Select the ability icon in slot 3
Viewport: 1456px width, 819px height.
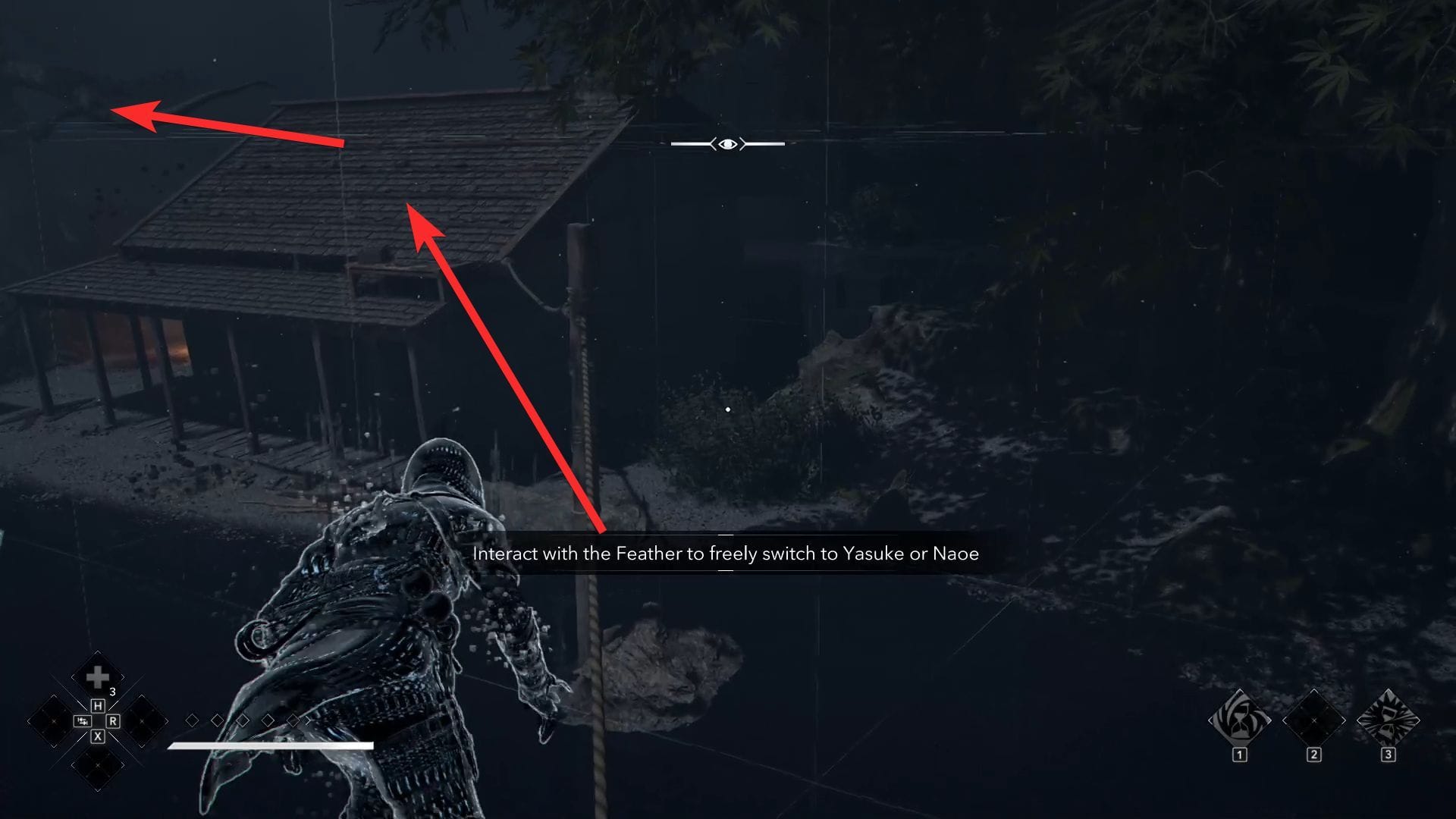pyautogui.click(x=1388, y=719)
